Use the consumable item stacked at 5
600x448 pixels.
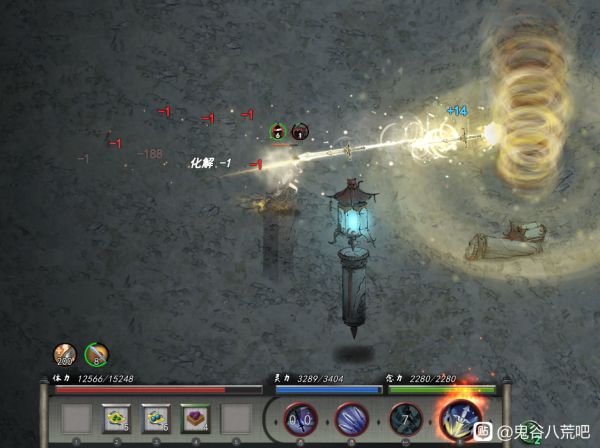tap(117, 417)
